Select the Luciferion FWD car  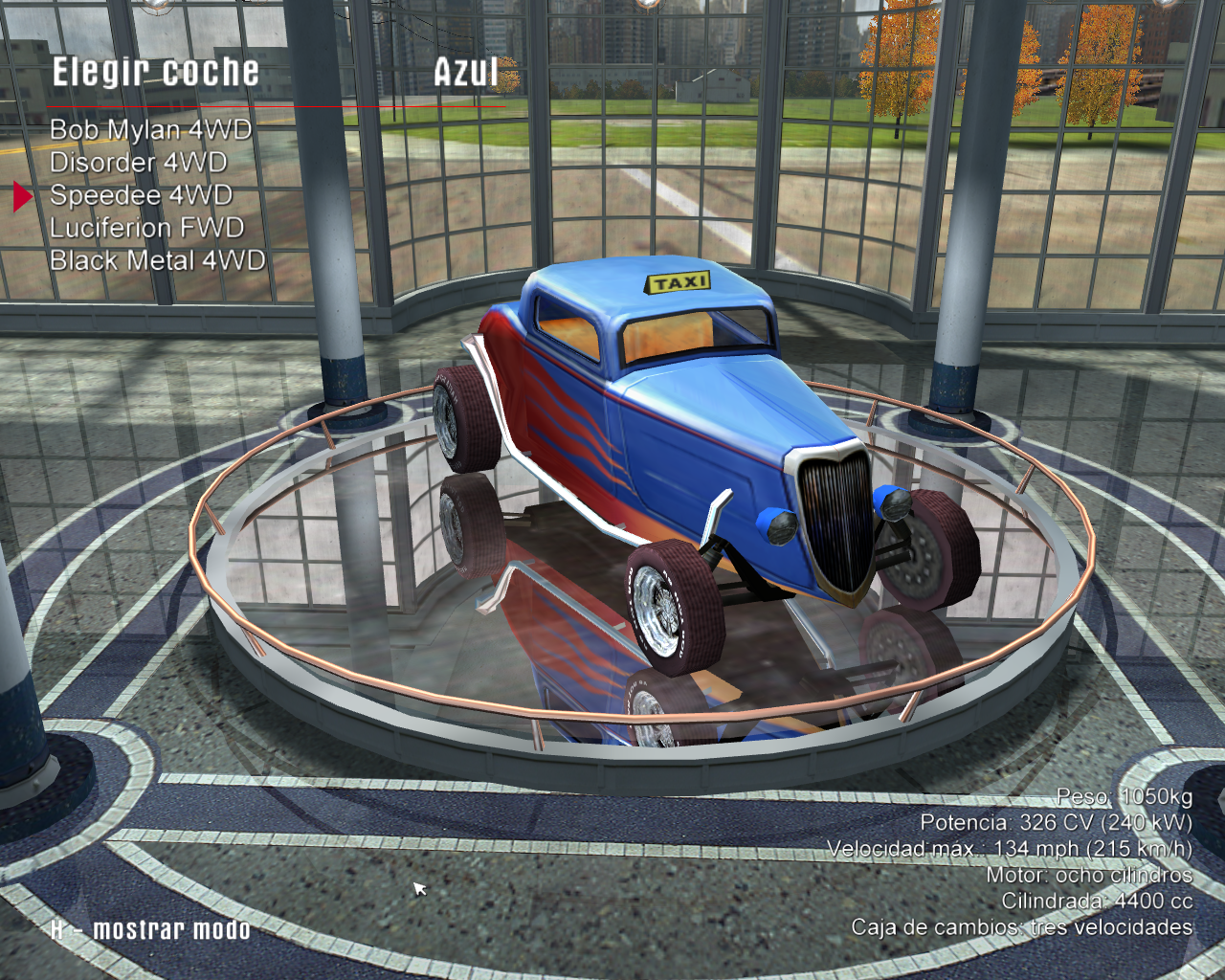coord(146,228)
